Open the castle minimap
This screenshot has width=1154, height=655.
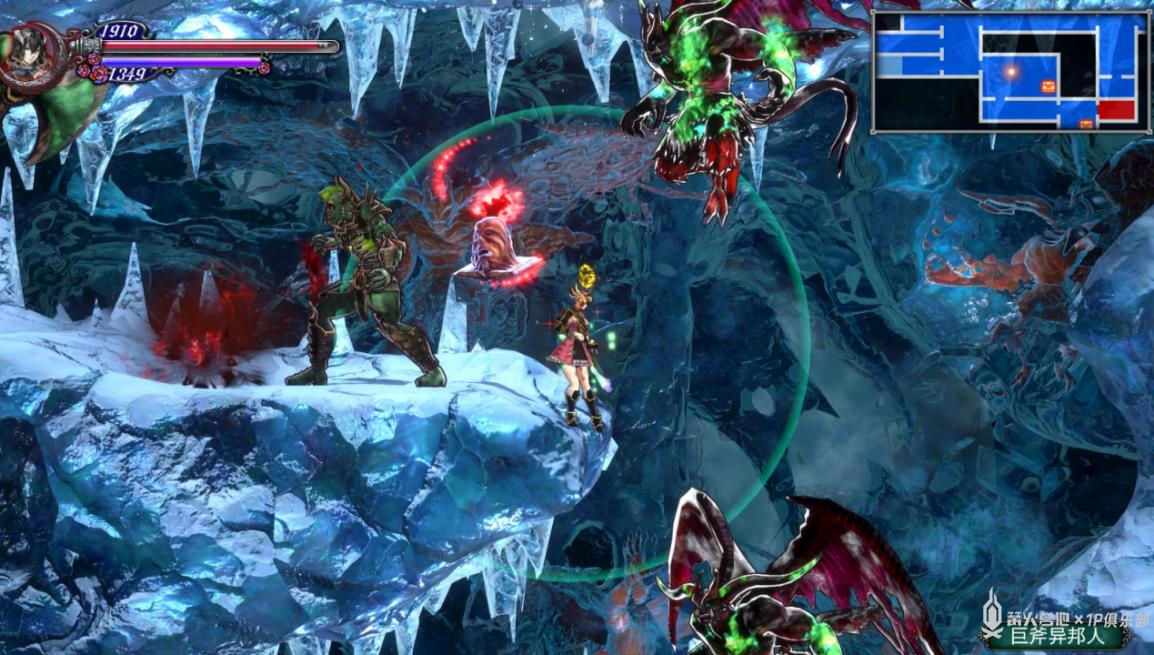[1010, 72]
